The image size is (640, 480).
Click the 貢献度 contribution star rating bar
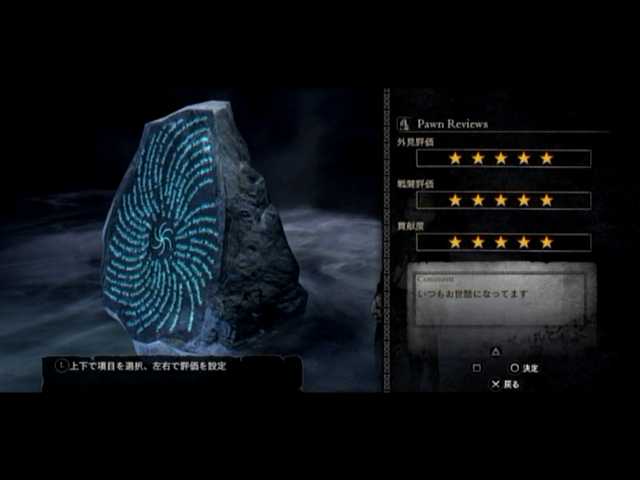pos(503,242)
